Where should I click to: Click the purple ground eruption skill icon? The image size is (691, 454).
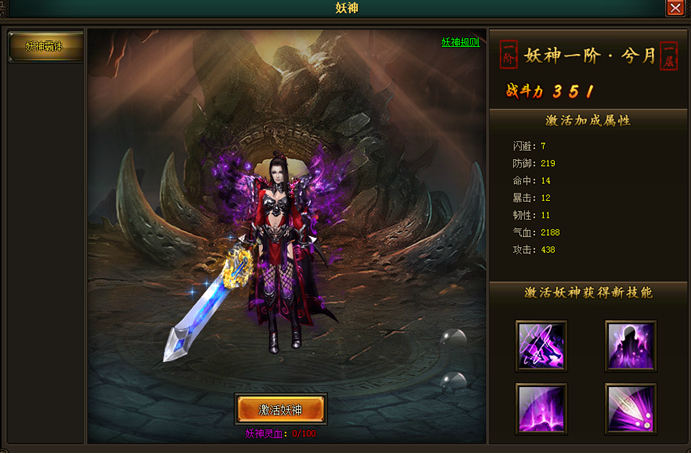click(x=541, y=408)
